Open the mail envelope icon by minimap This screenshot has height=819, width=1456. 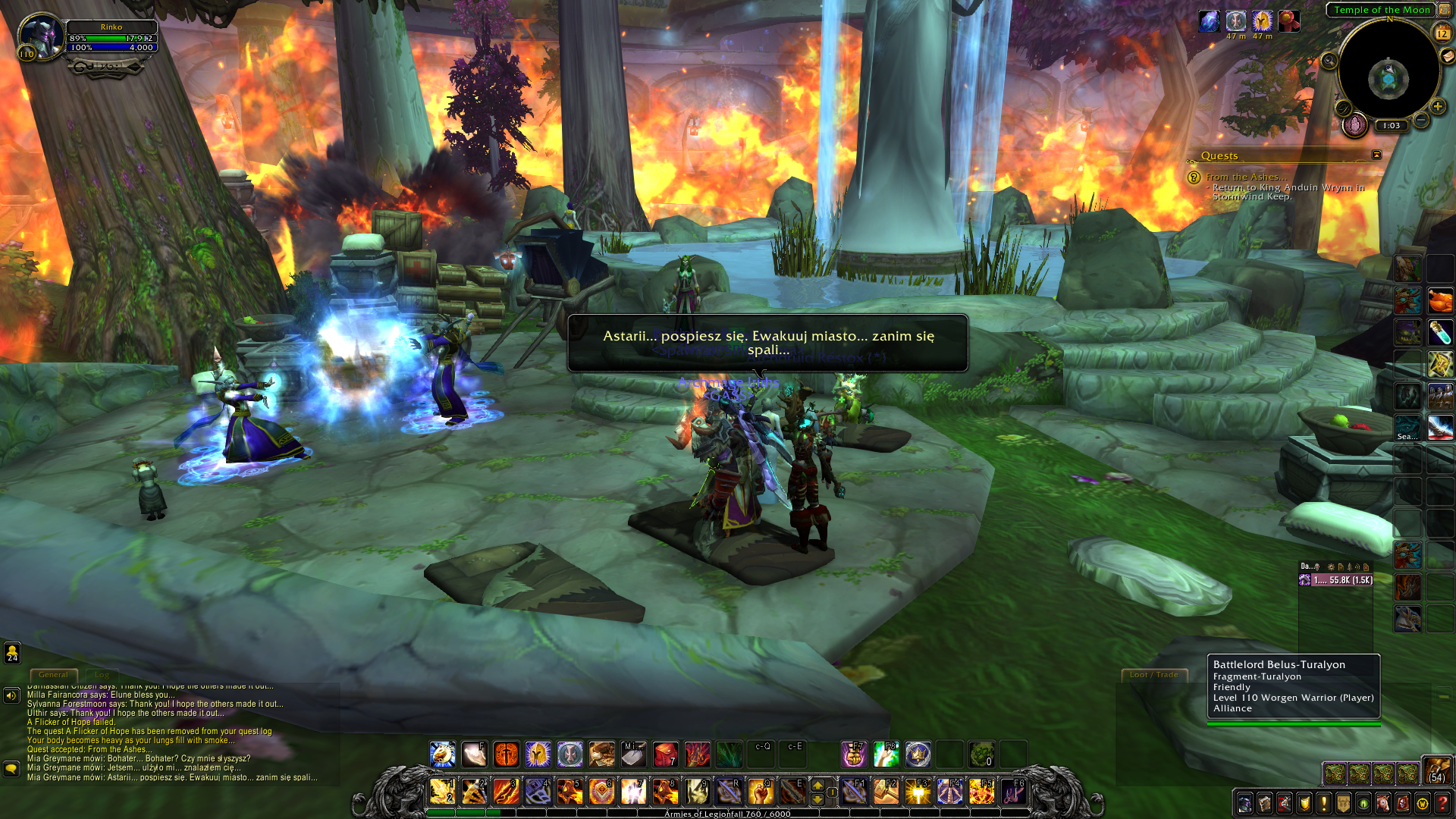tap(1448, 55)
